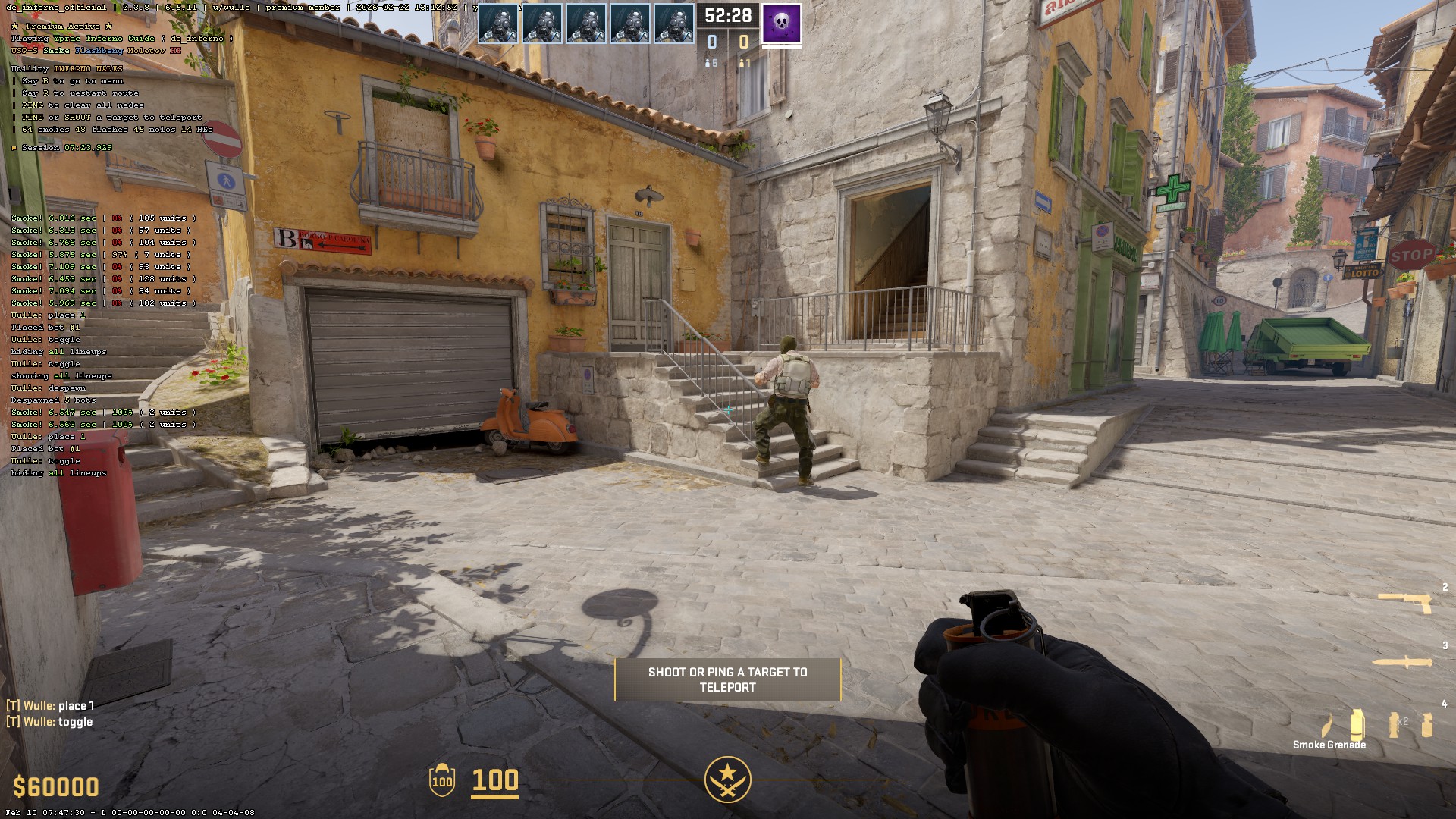1456x819 pixels.
Task: Click the purple skull player avatar
Action: click(781, 22)
